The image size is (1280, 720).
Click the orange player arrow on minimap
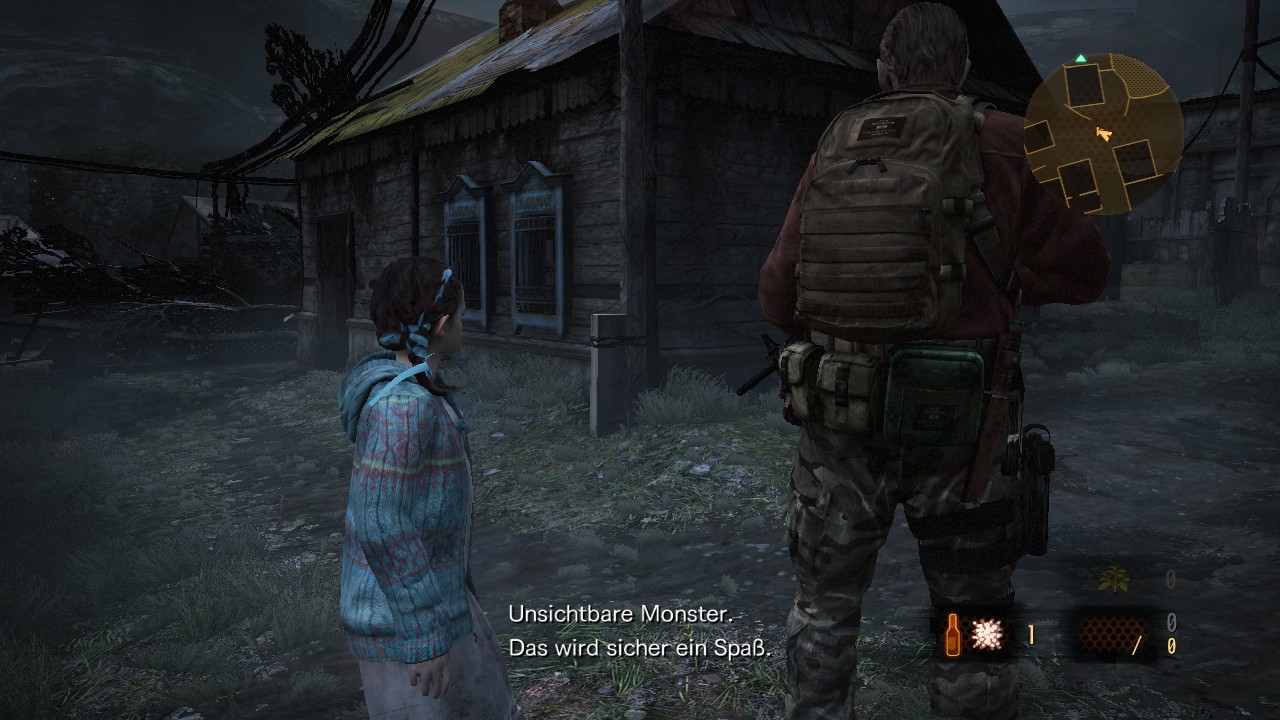(1103, 133)
